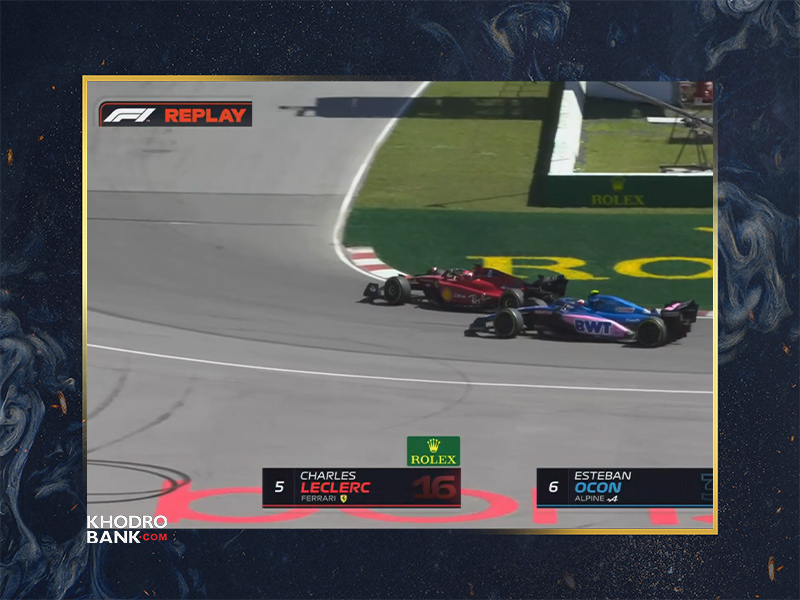This screenshot has height=600, width=800.
Task: Click the Rolex sponsor logo above Leclerc
Action: tap(433, 451)
